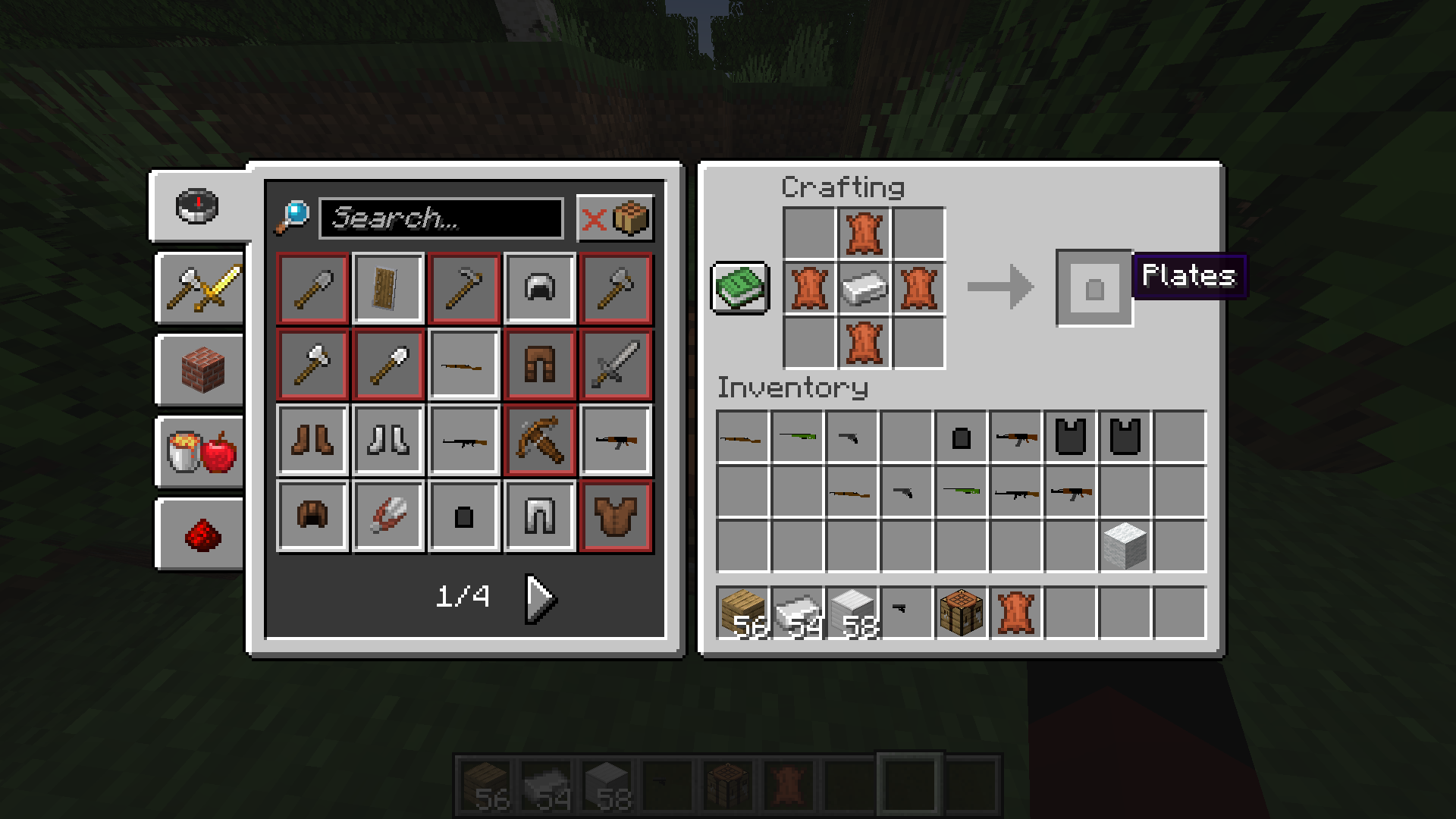Click the crafting table in the hotbar
This screenshot has height=819, width=1456.
pos(960,611)
